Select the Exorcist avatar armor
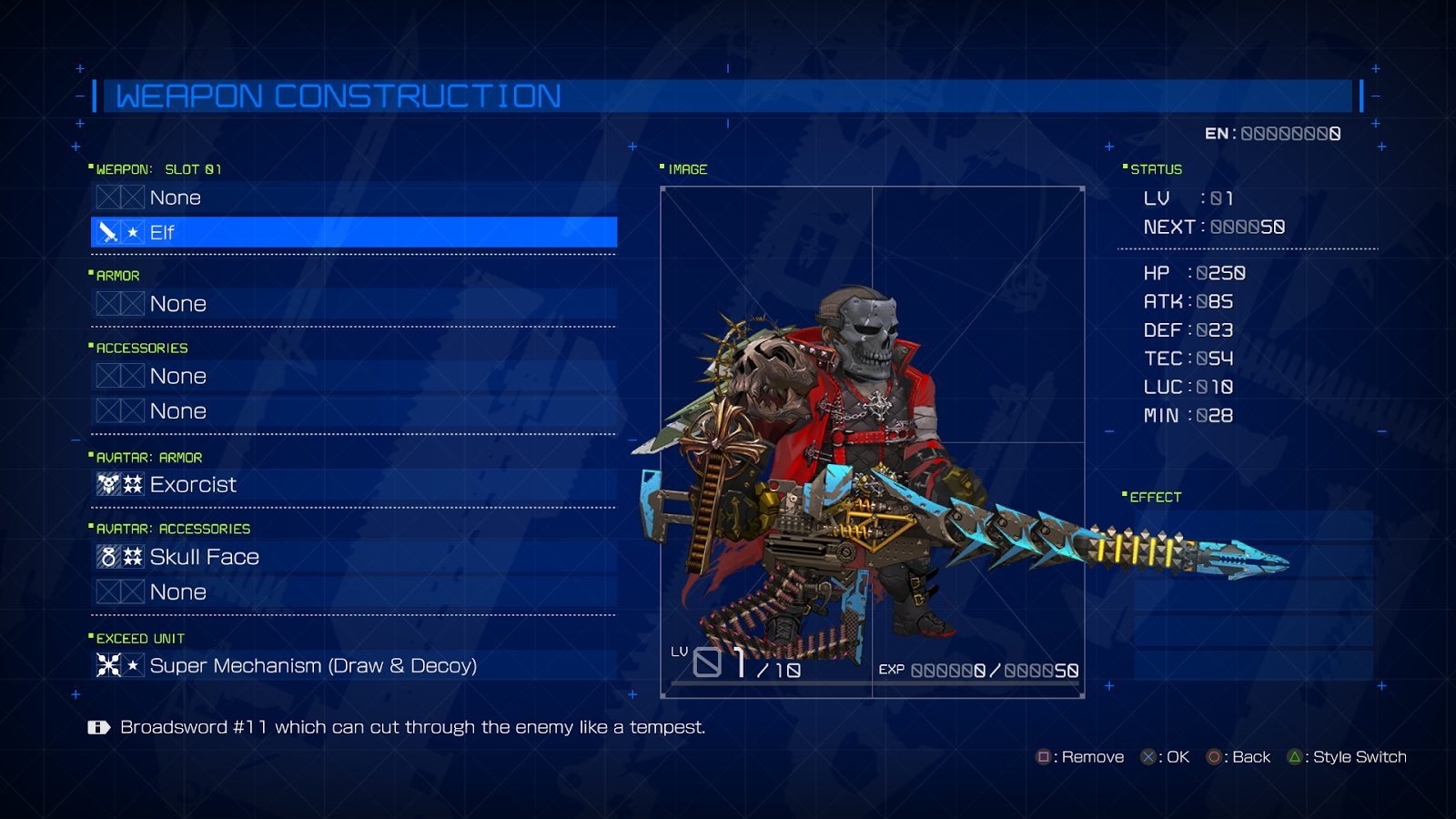The image size is (1456, 819). (353, 484)
